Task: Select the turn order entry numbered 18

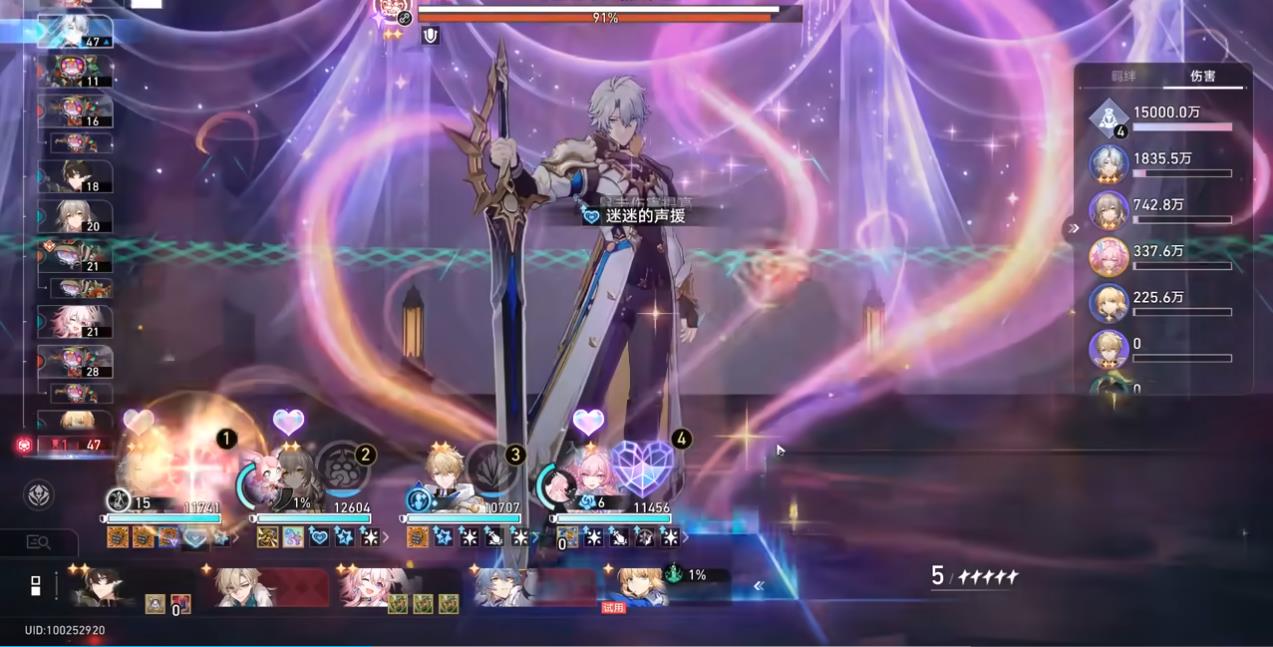Action: coord(75,177)
